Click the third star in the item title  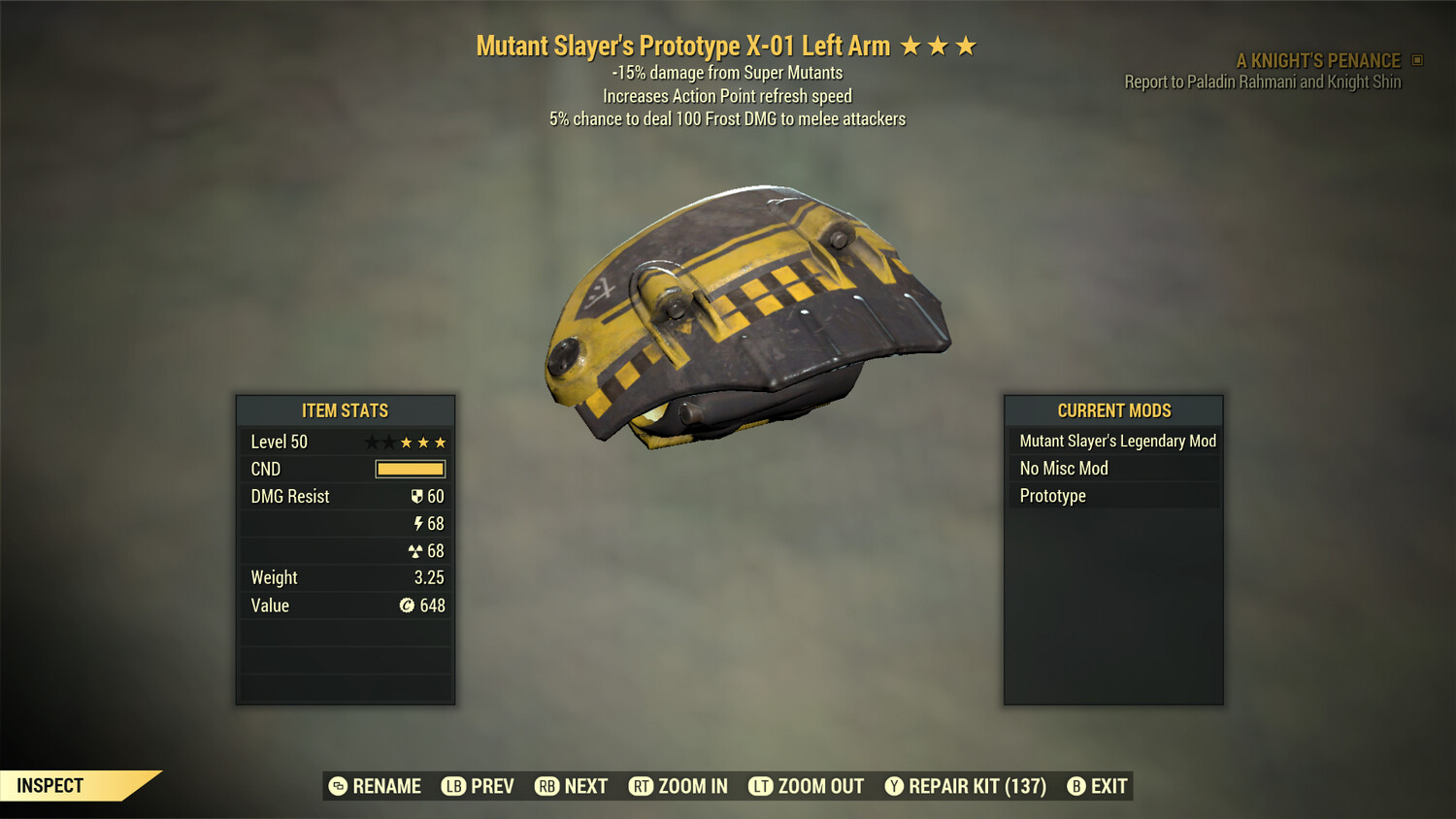[966, 44]
